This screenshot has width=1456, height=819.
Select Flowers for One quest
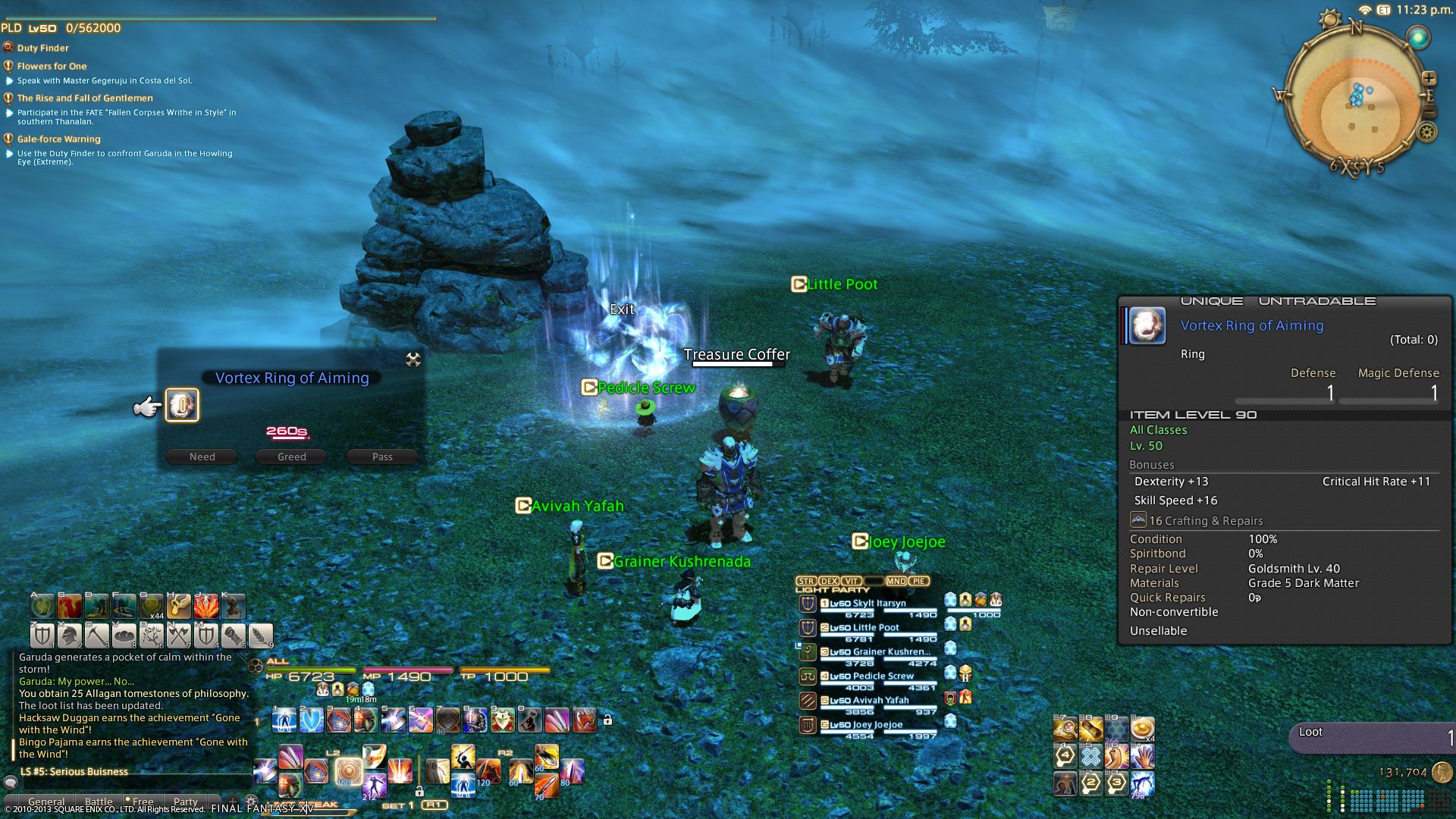[52, 66]
